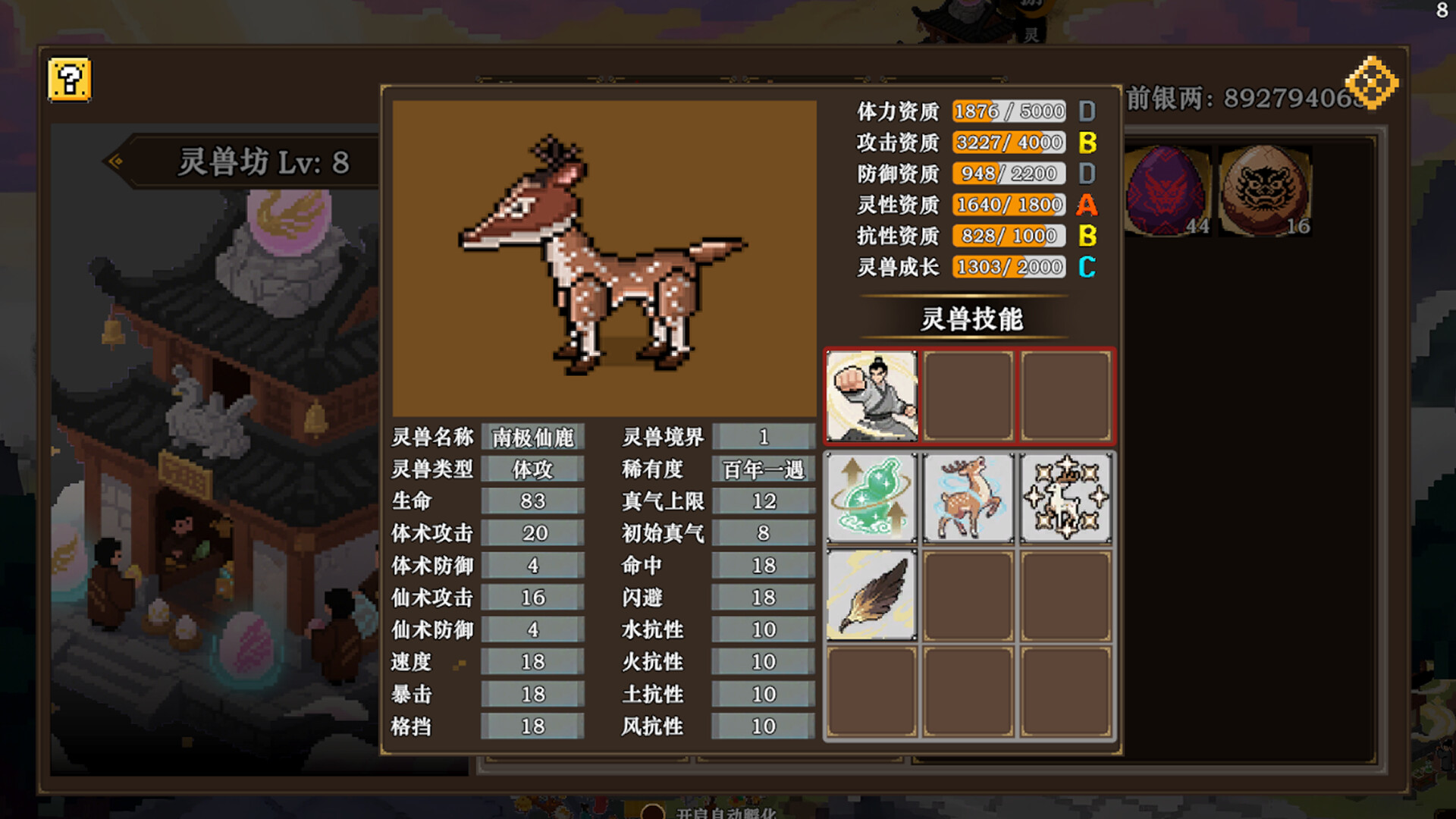Click the back arrow beside 灵兽坊 title
The width and height of the screenshot is (1456, 819).
coord(116,161)
